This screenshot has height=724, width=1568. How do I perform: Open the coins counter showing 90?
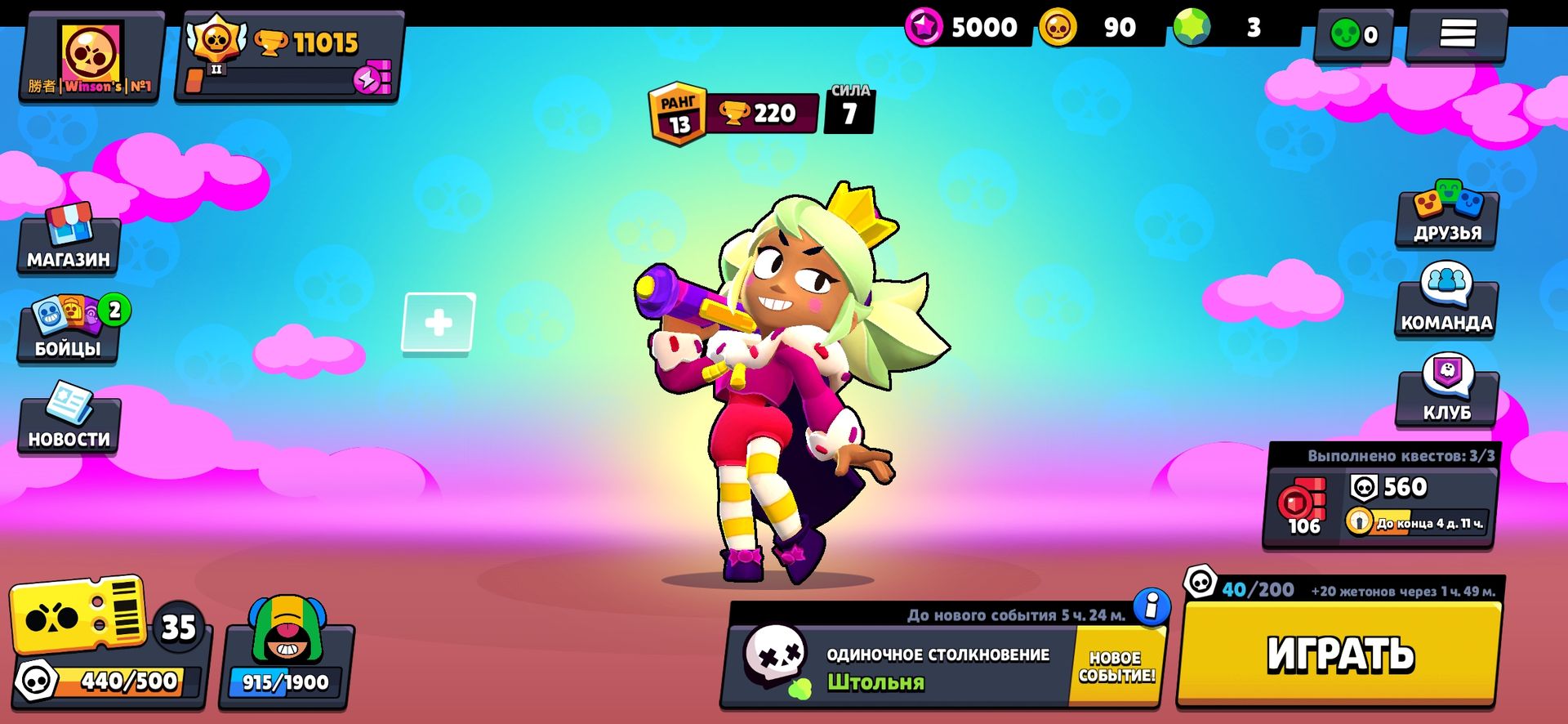(x=1086, y=27)
